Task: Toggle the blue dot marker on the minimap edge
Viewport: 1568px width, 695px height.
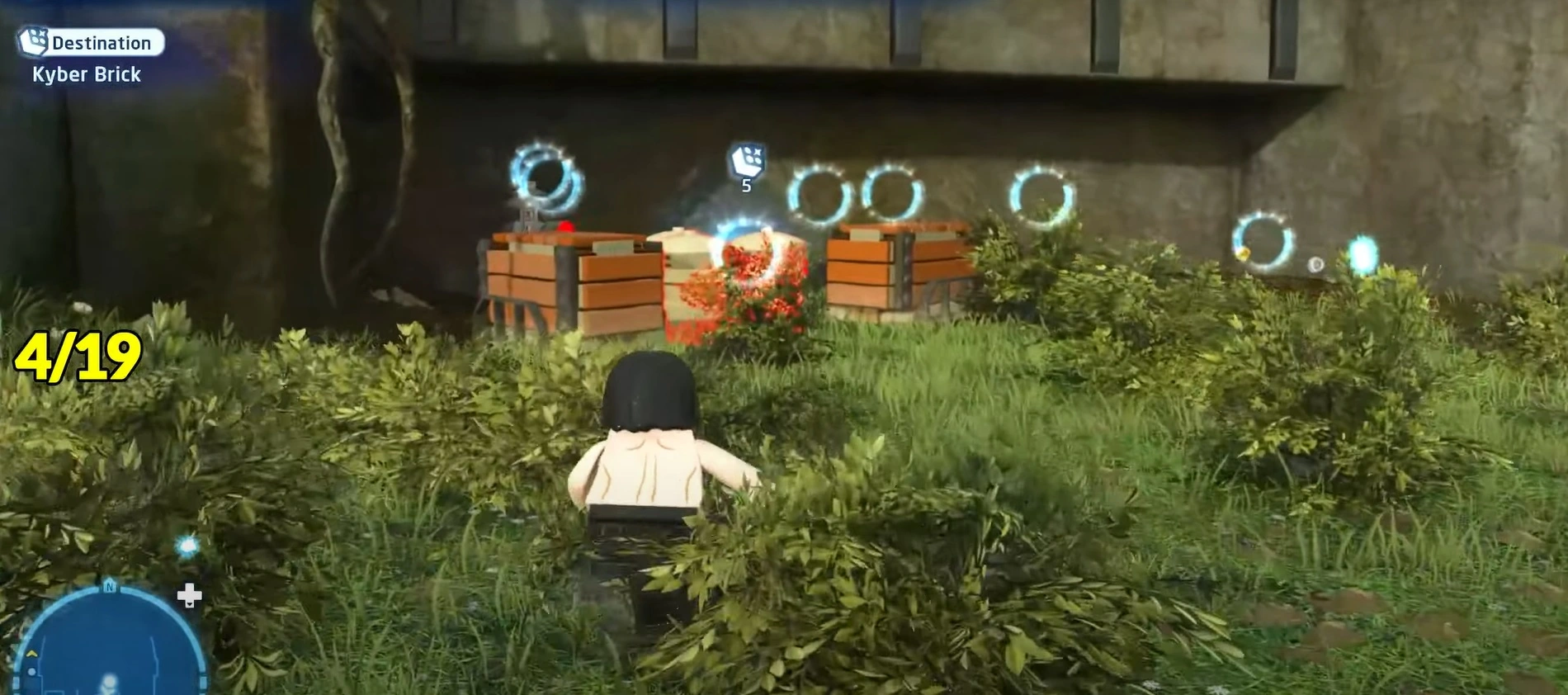Action: point(32,671)
